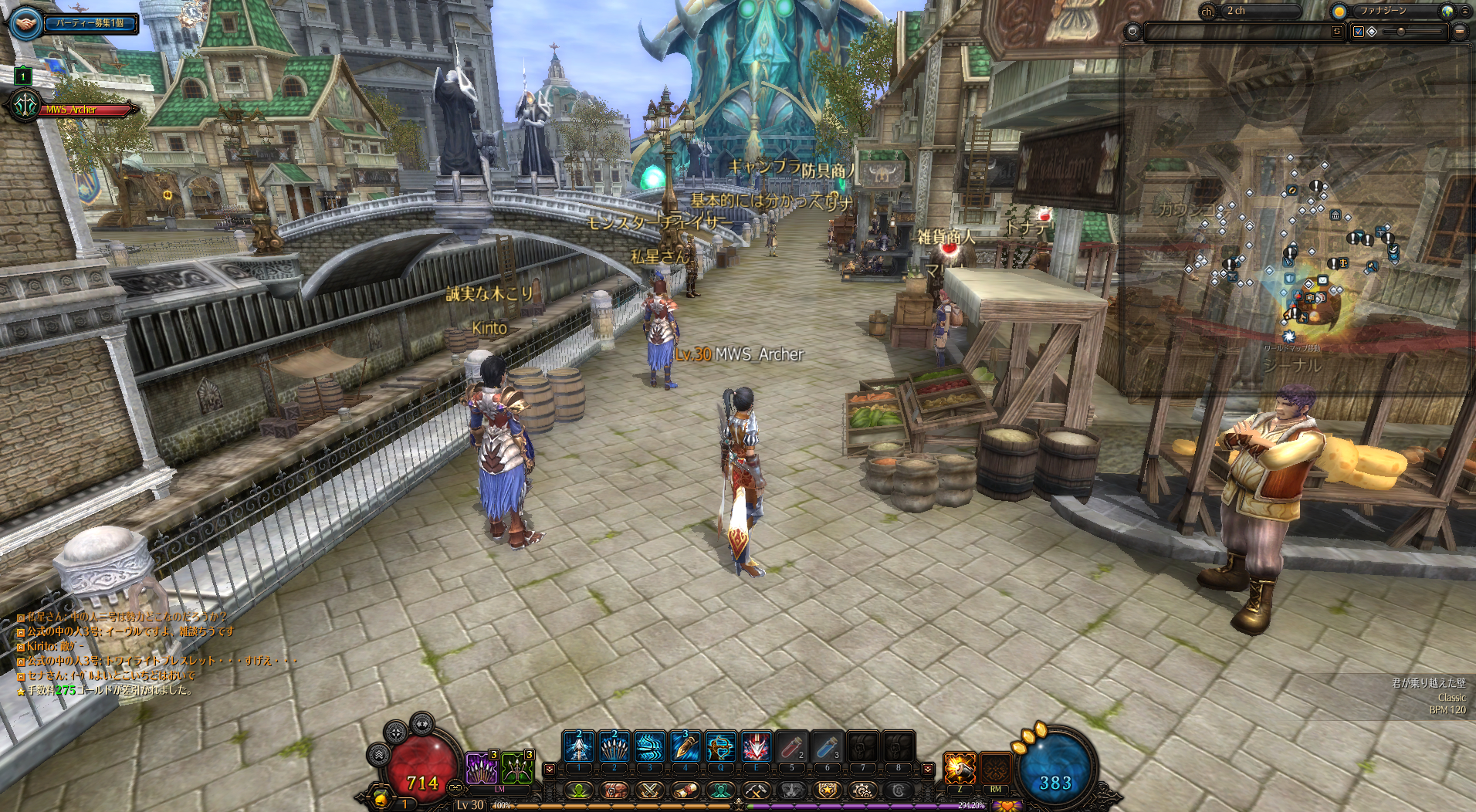Click the chat log panel
Image resolution: width=1476 pixels, height=812 pixels.
[154, 653]
